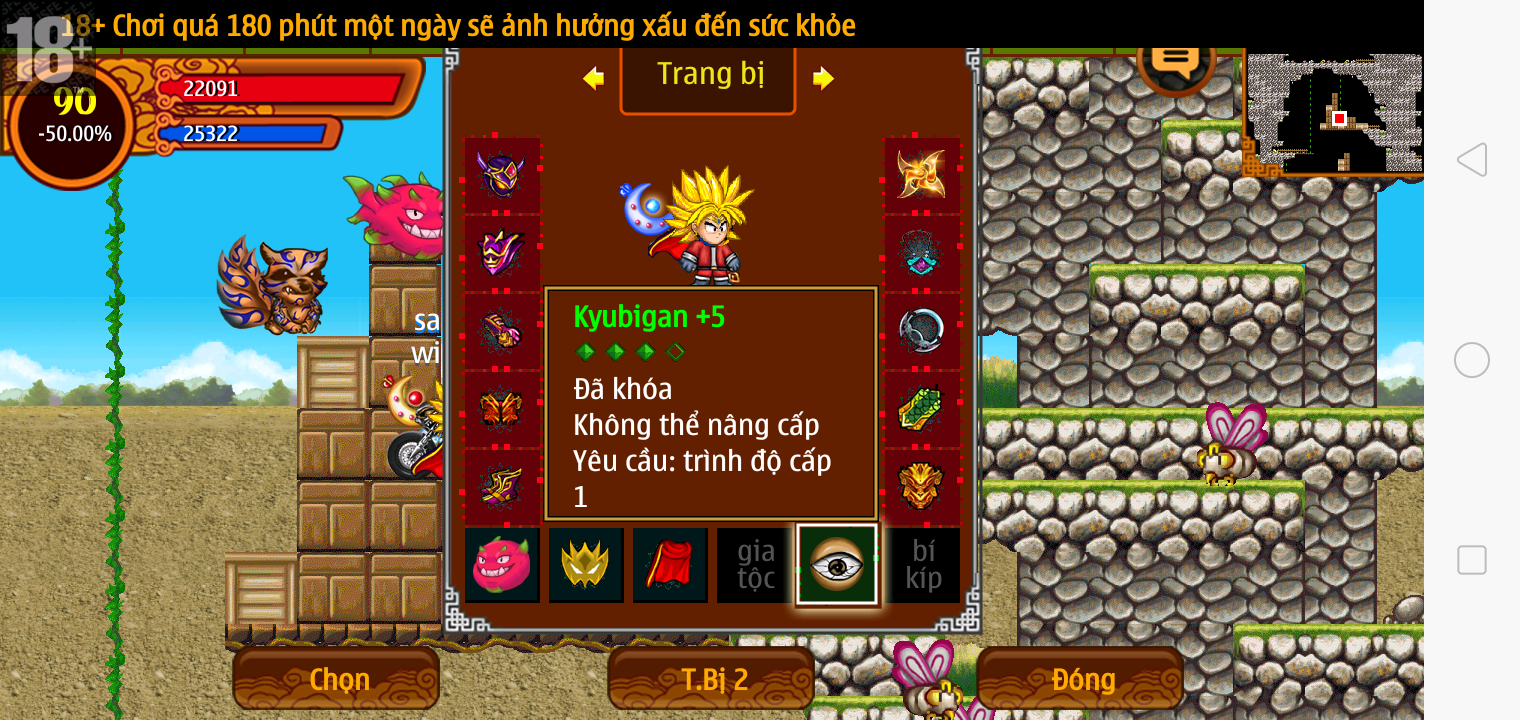Switch to T.Bị 2 equipment set

coord(713,679)
